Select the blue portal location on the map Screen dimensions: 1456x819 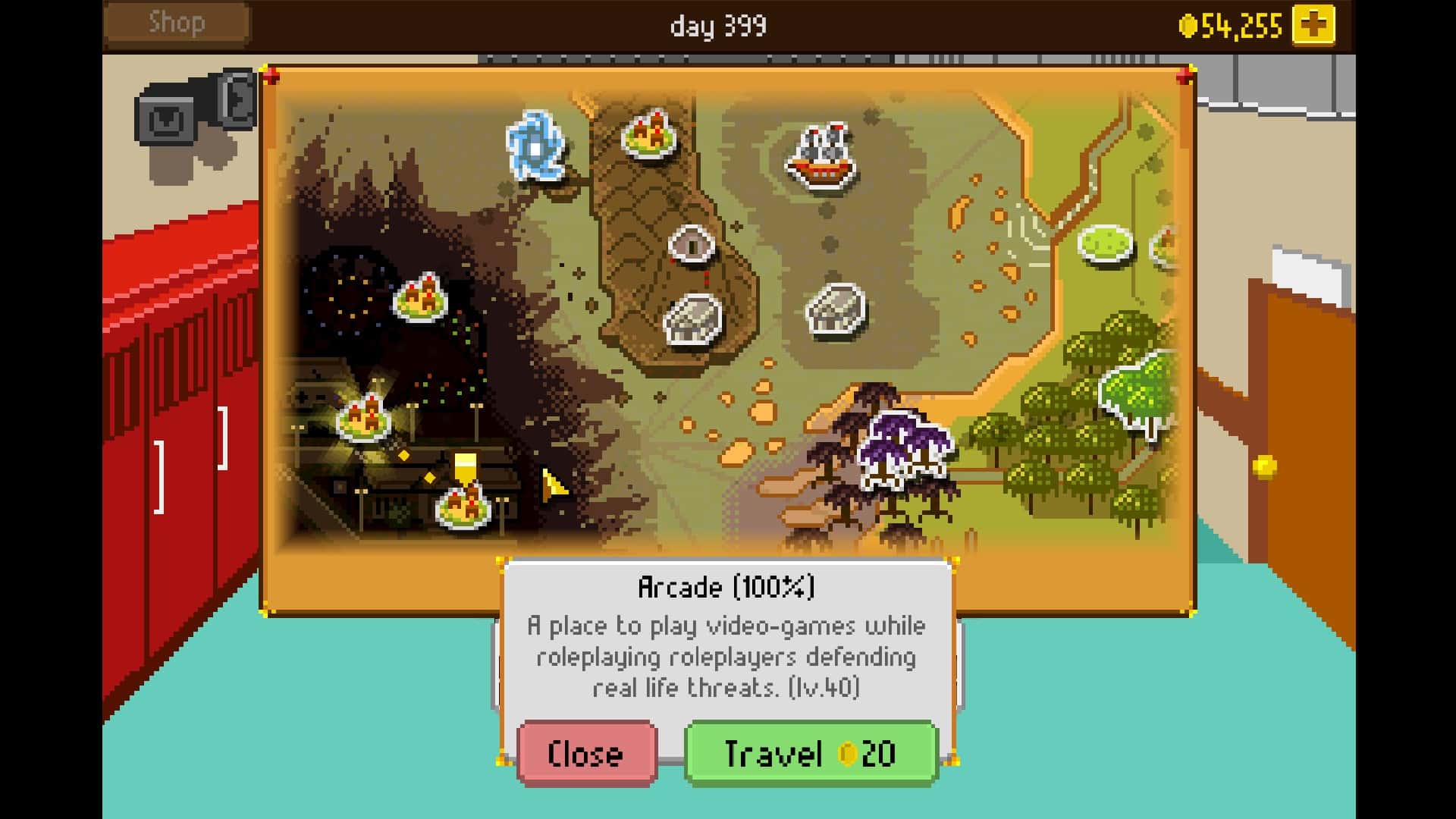pos(538,144)
